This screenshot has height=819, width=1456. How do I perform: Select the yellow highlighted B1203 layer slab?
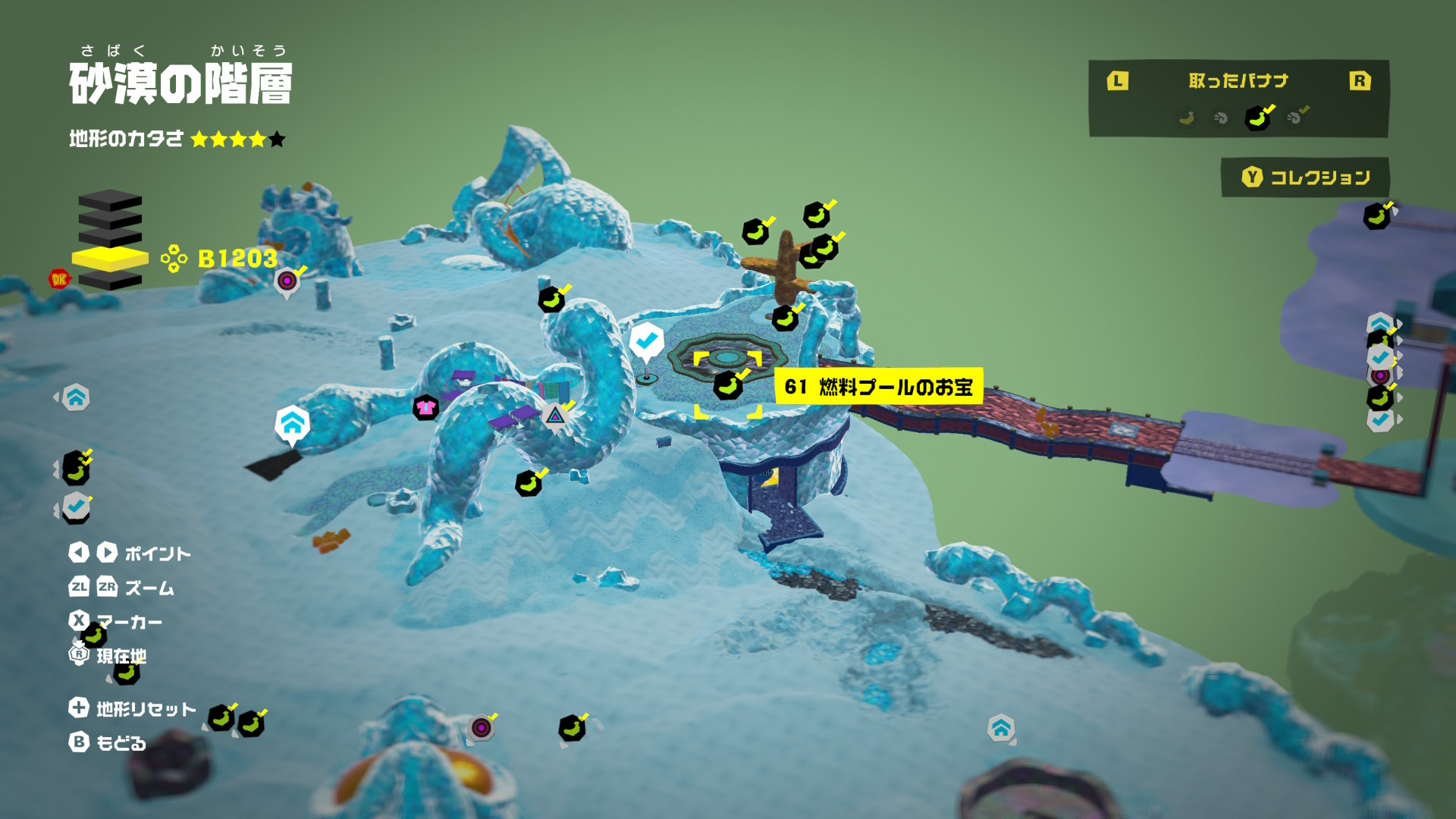coord(110,258)
